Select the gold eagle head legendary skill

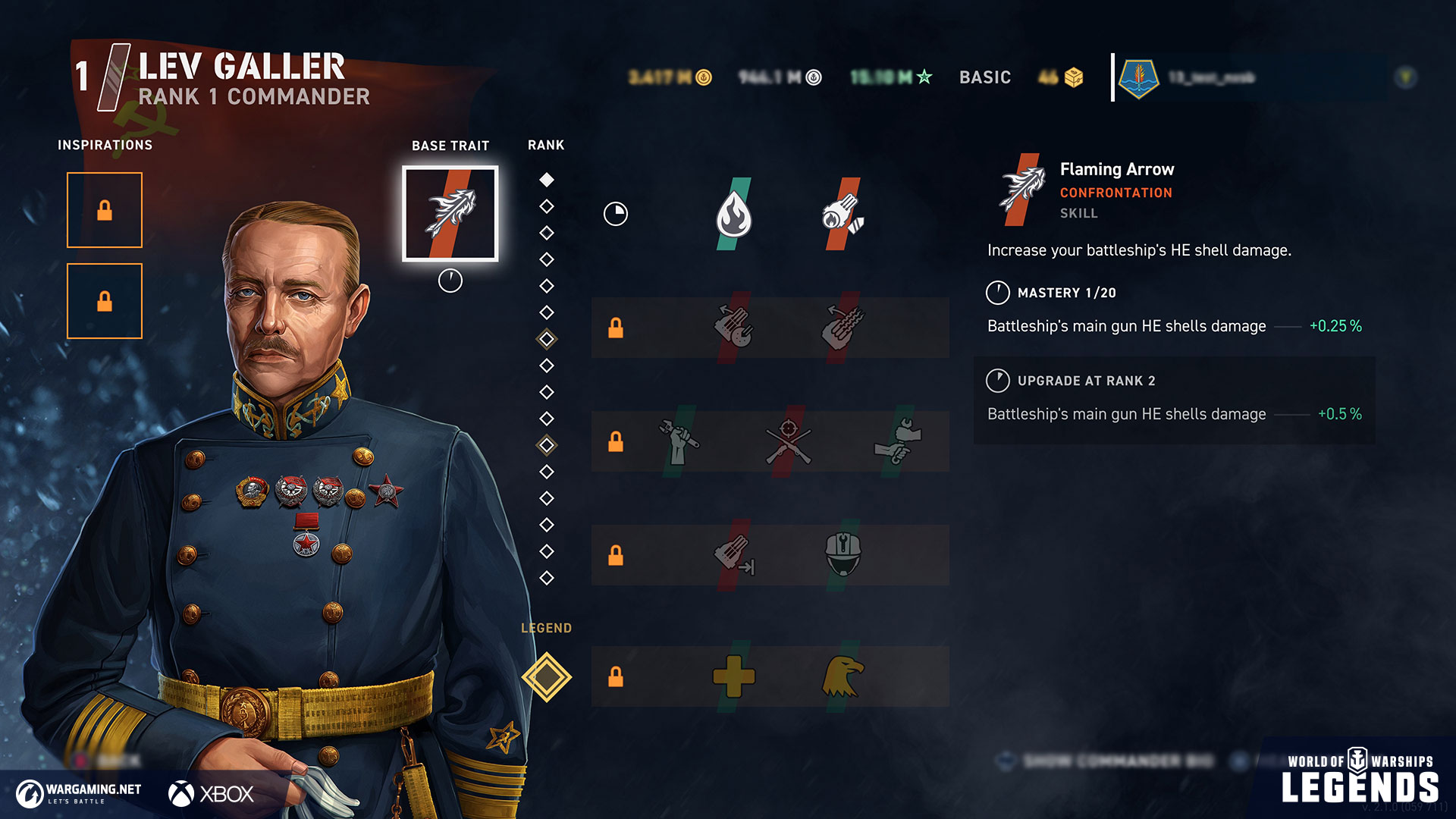[843, 676]
